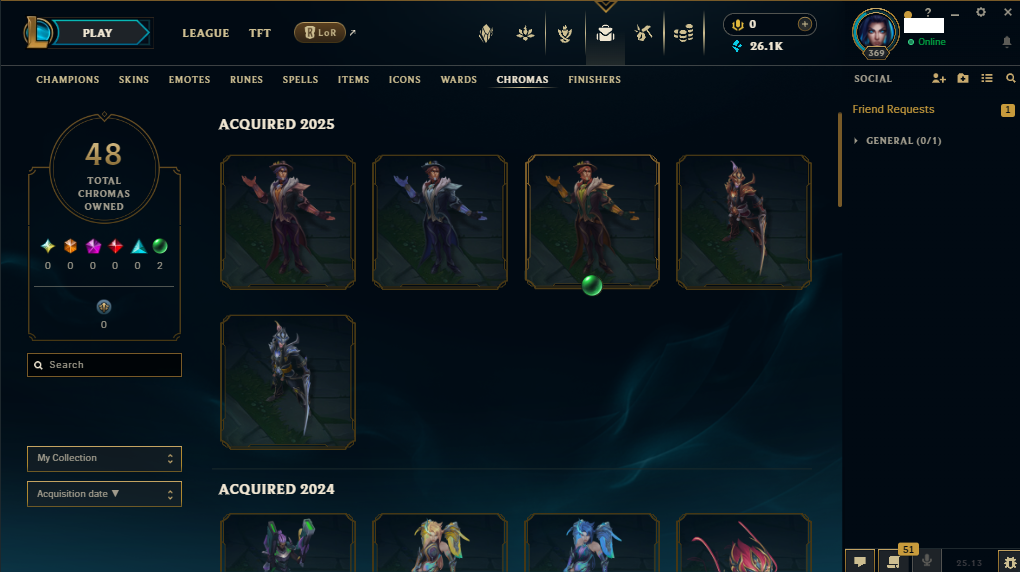Click the chroma search field
Image resolution: width=1020 pixels, height=572 pixels.
(105, 365)
